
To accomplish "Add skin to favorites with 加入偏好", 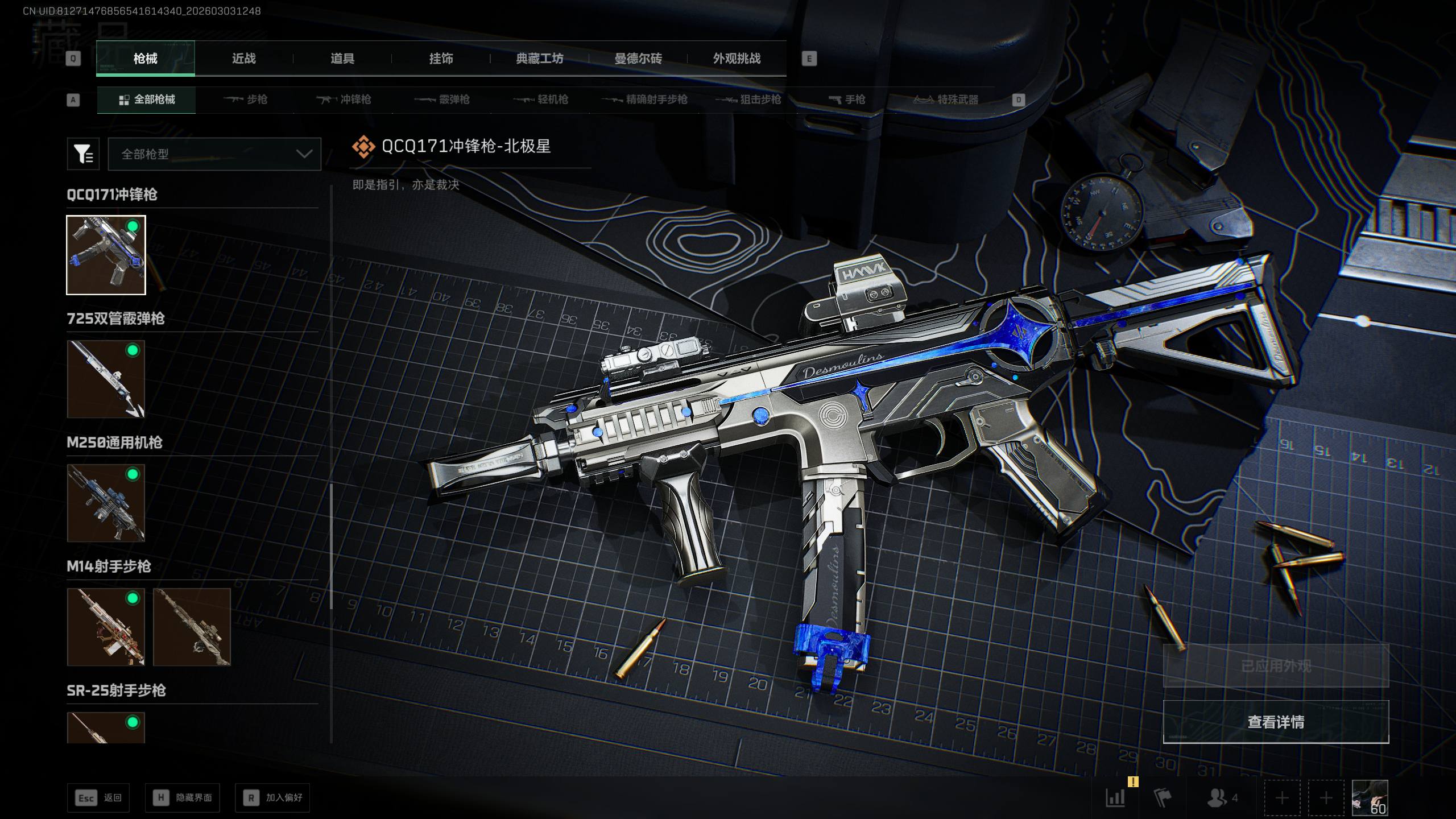I will [272, 798].
